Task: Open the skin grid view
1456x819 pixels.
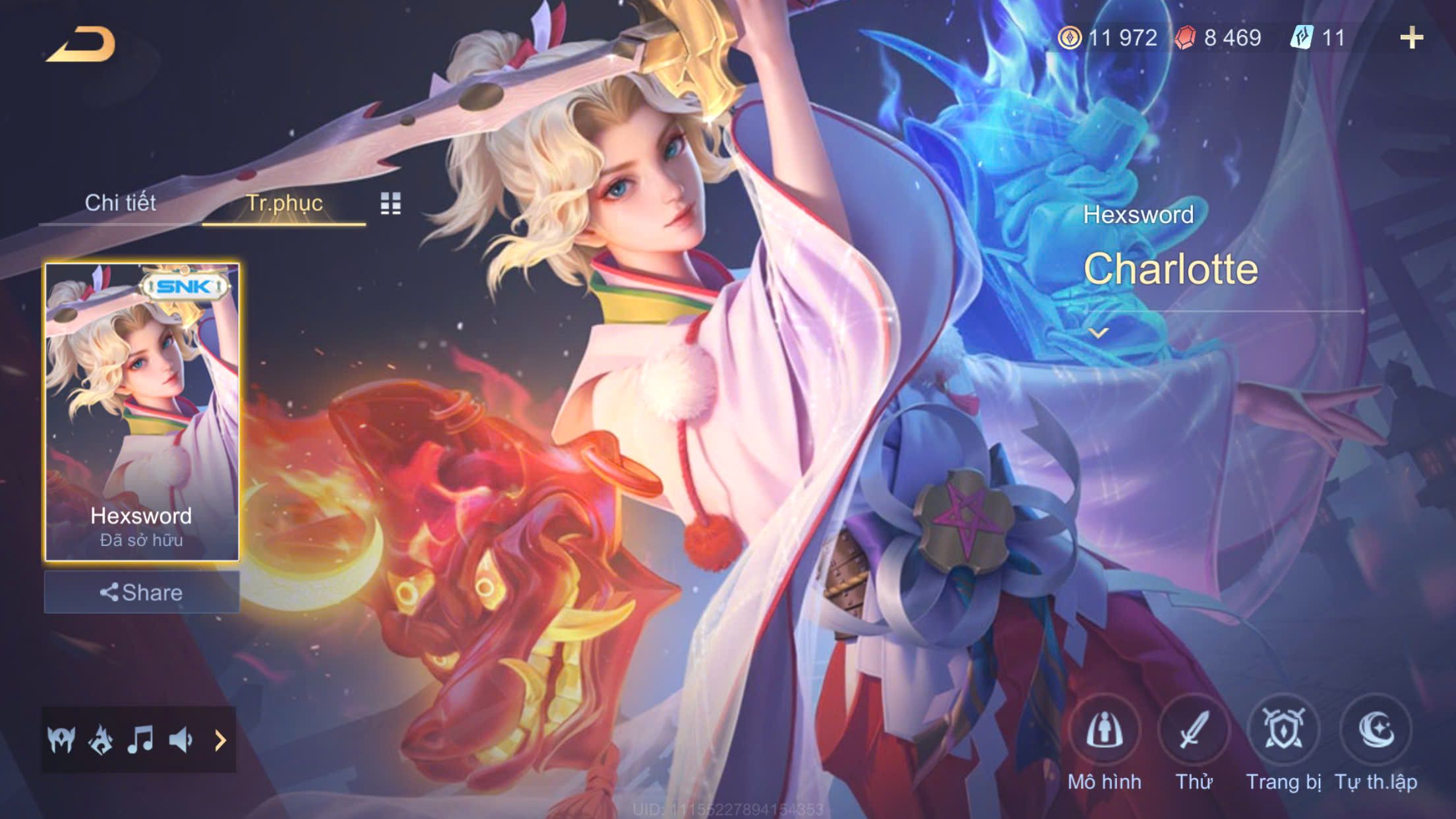Action: [390, 204]
